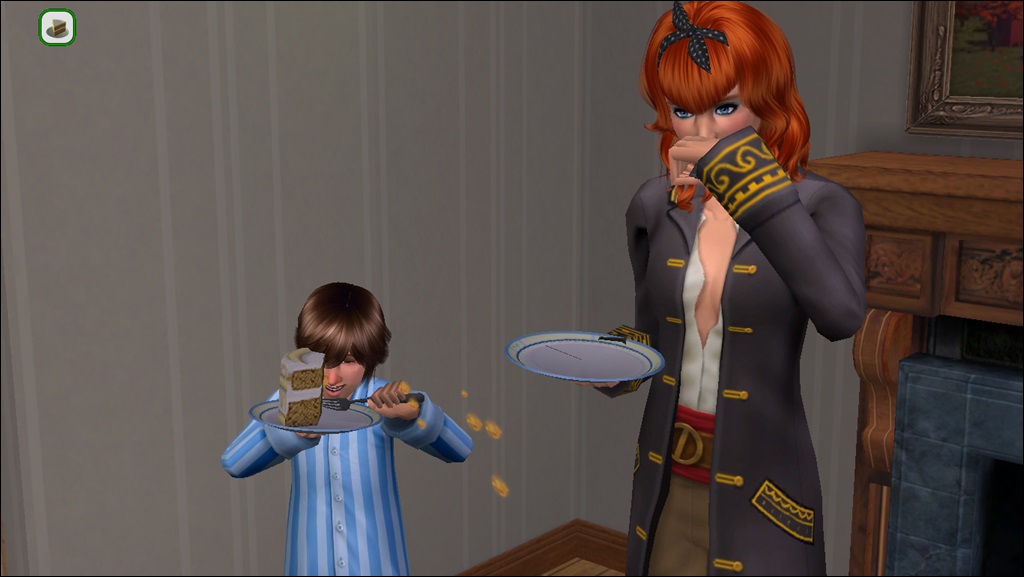Click the cake slice action queue icon

pyautogui.click(x=57, y=27)
